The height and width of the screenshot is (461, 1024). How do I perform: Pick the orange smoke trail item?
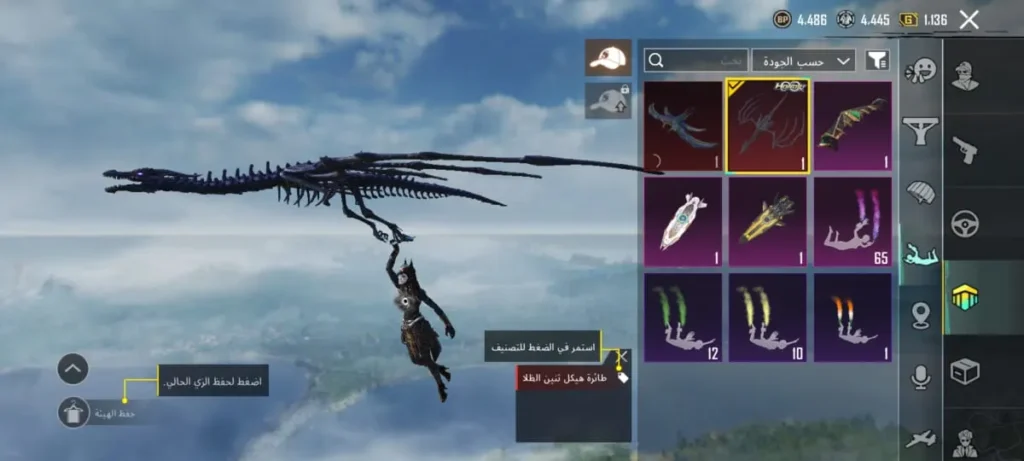click(852, 317)
